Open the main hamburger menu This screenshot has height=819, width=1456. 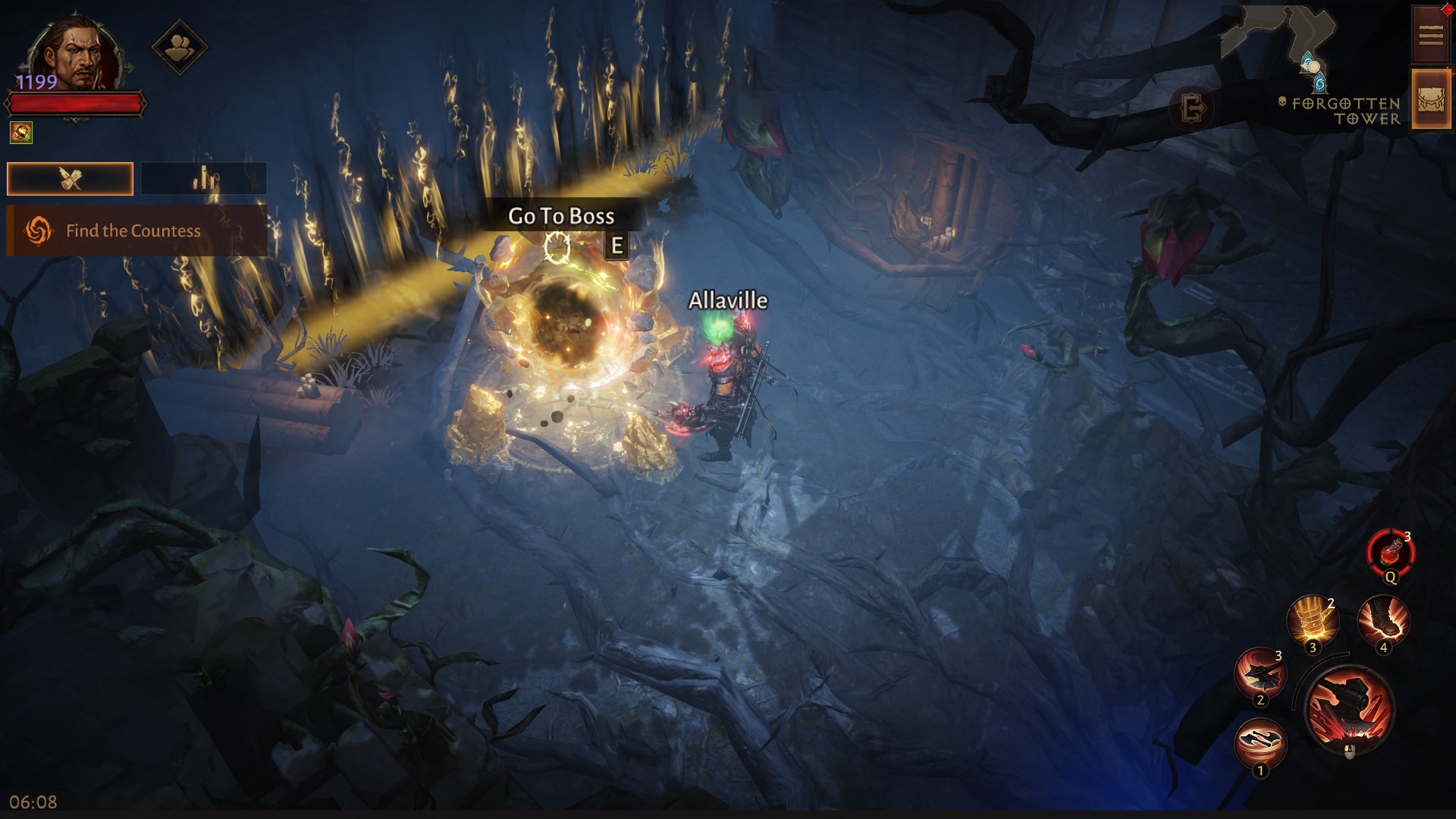(1430, 35)
